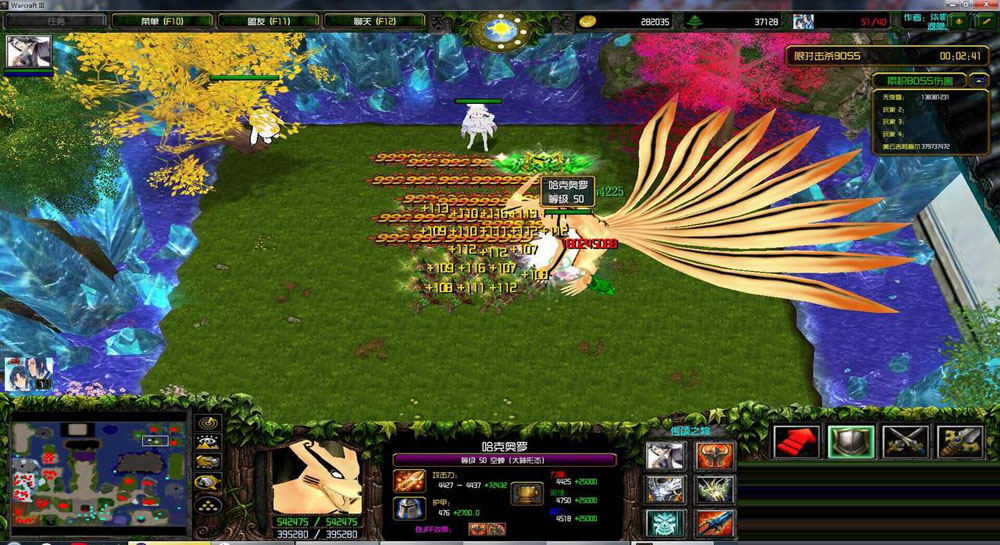
Task: Use the horned helmet inventory item
Action: coord(715,456)
